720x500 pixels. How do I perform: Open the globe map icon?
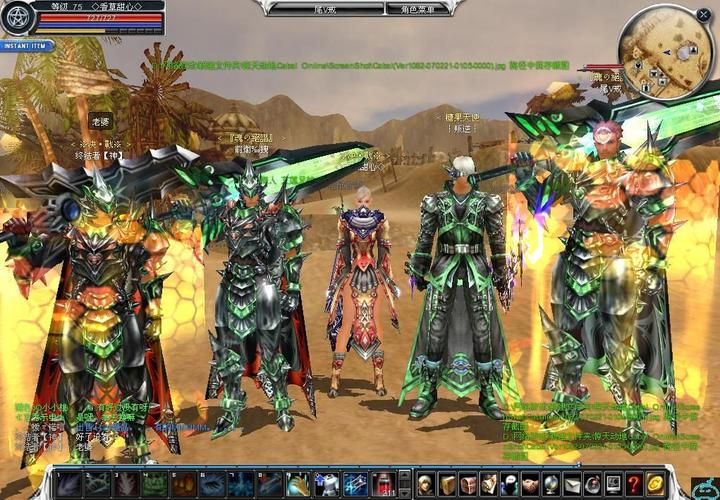(x=550, y=483)
